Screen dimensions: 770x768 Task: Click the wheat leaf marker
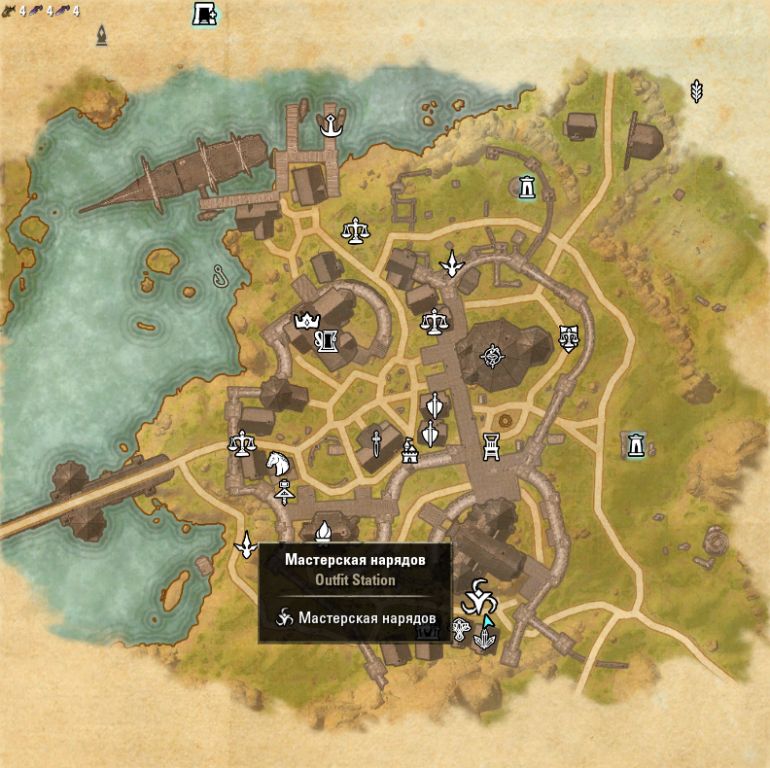(x=697, y=91)
